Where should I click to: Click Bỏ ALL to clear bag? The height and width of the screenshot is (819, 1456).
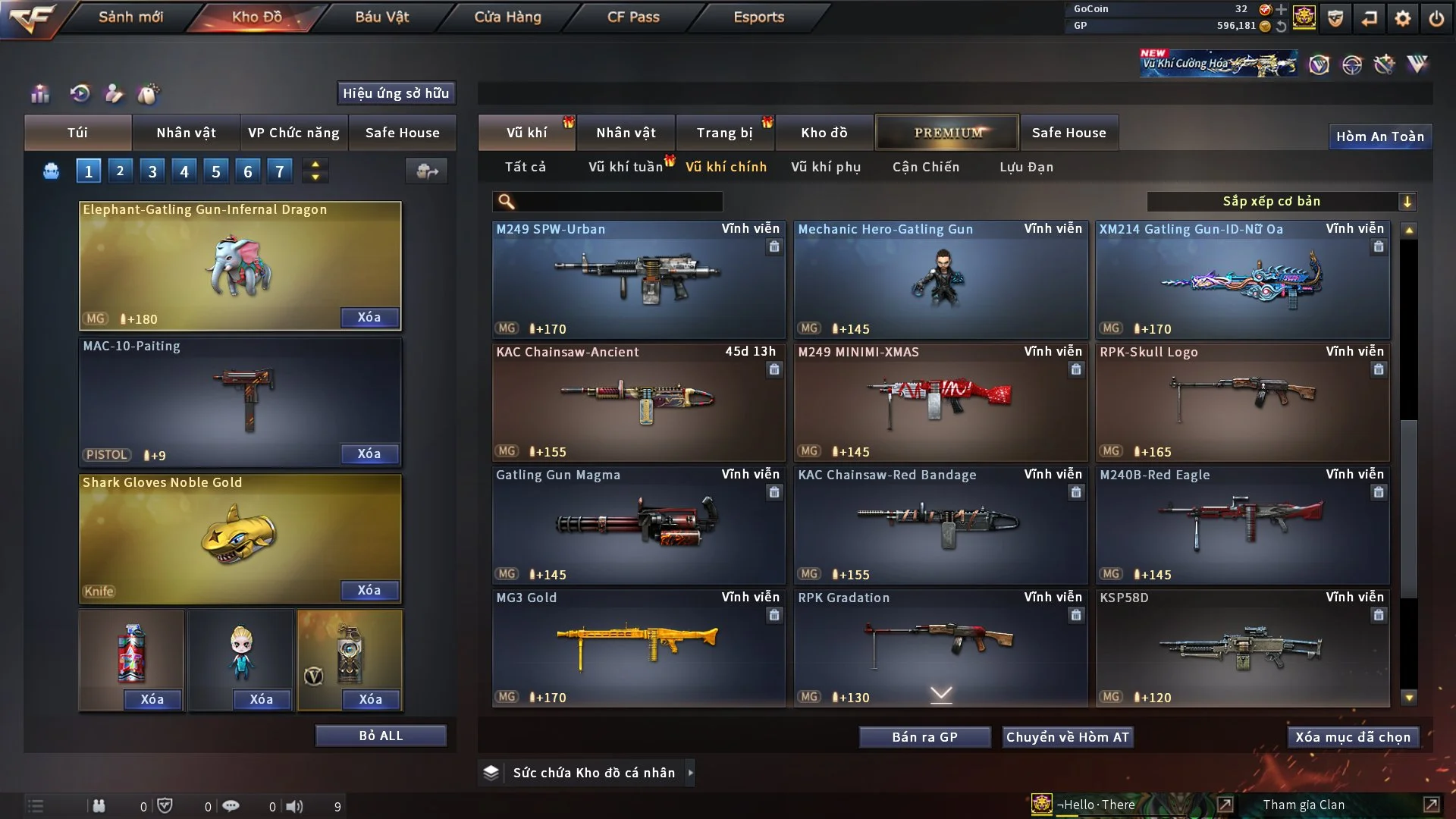pos(381,736)
